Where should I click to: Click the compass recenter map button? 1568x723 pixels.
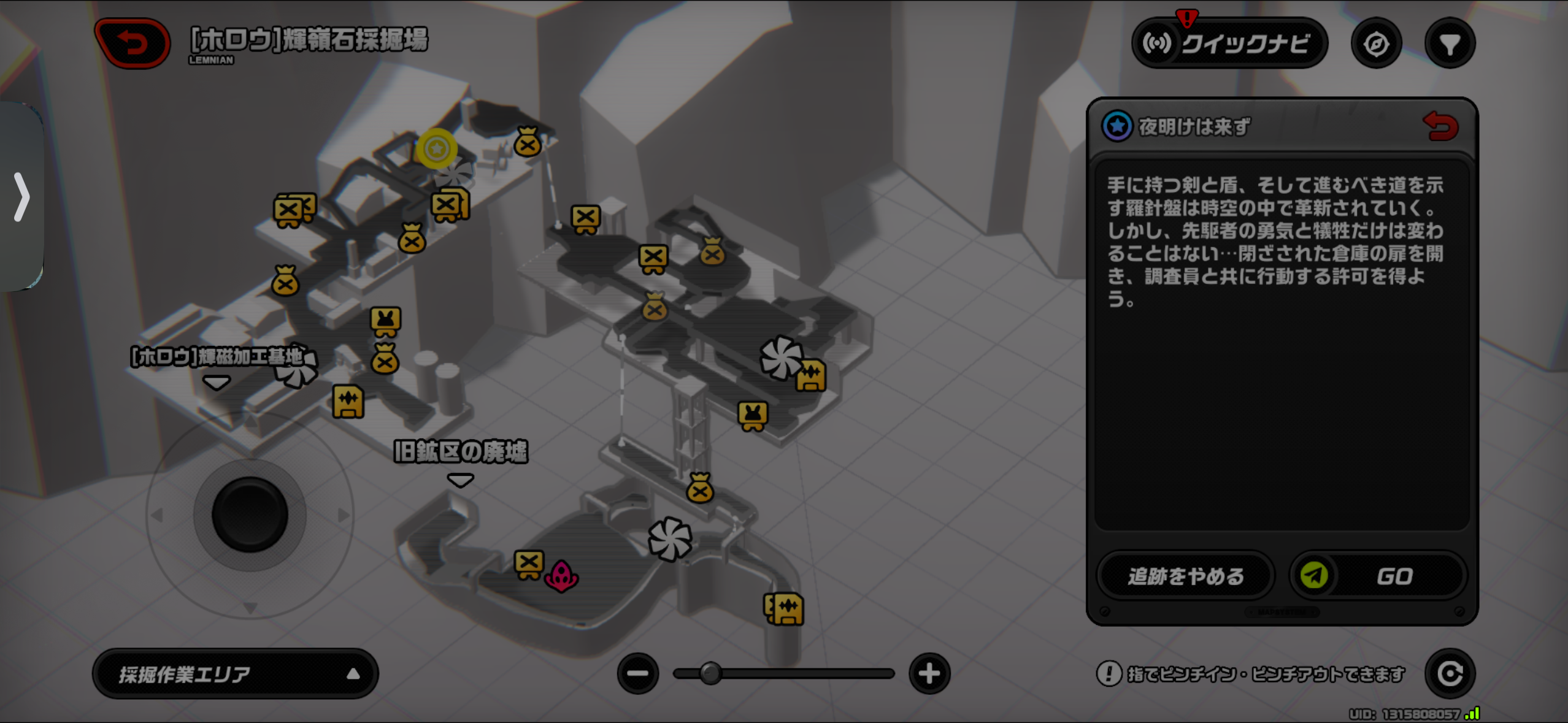click(x=1376, y=44)
